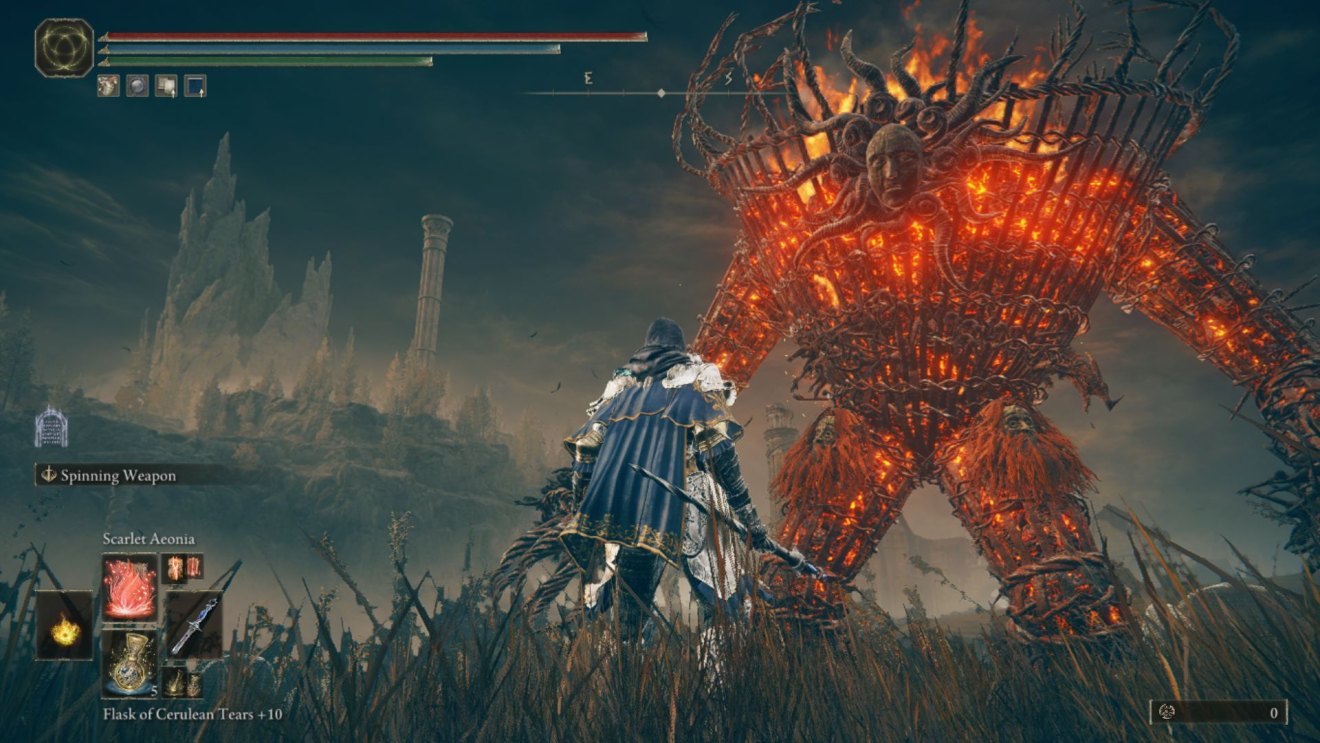Click the silver orb status effect icon

point(136,84)
